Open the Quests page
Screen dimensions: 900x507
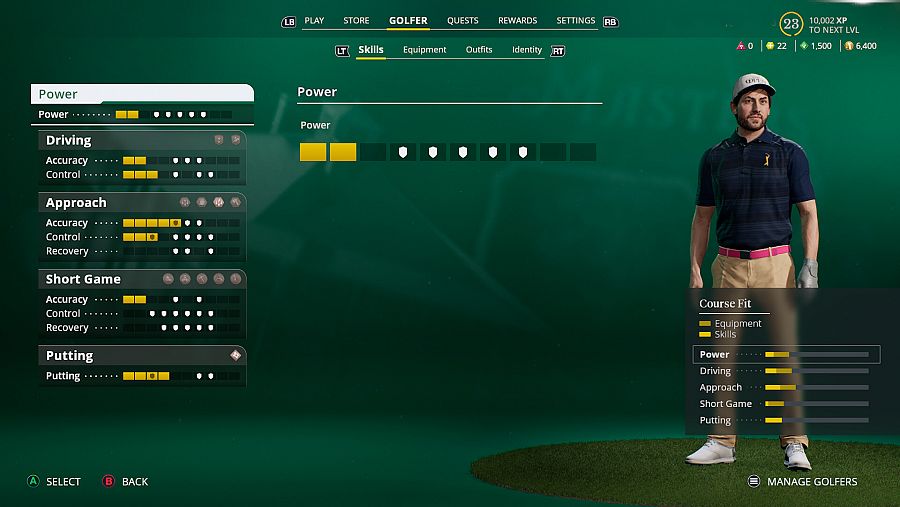(x=462, y=20)
